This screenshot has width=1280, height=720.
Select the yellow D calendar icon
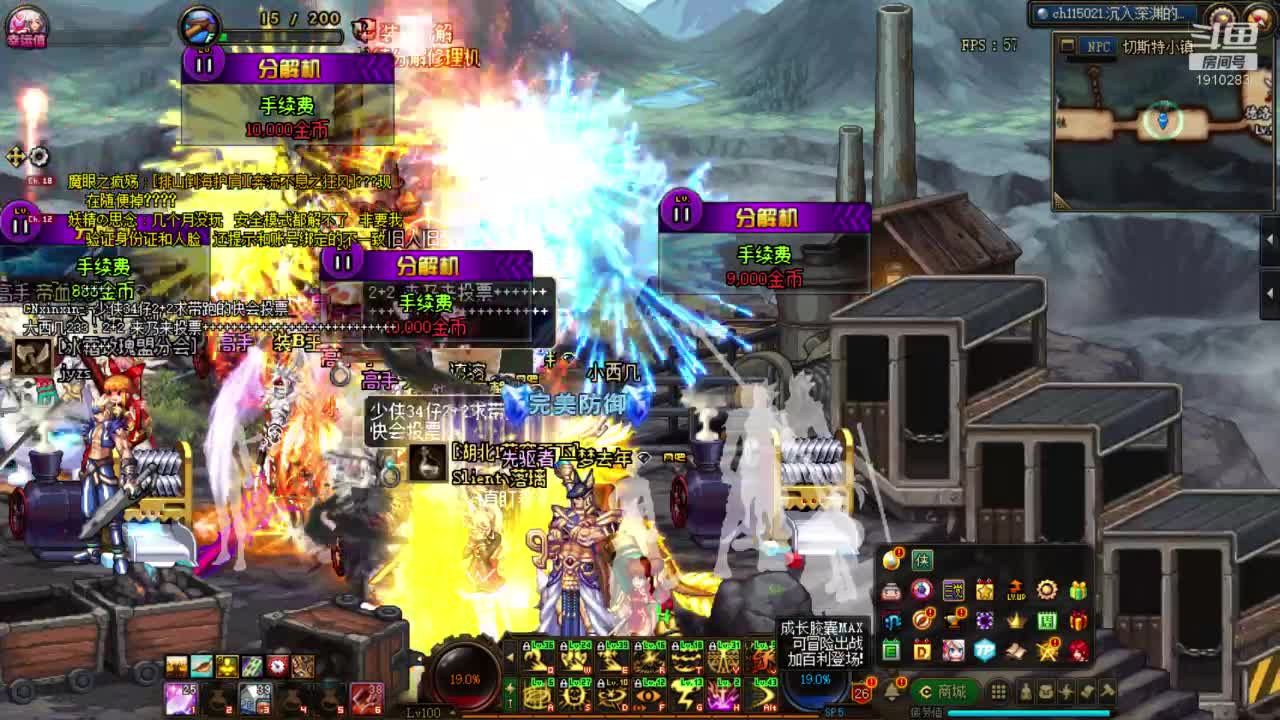922,651
